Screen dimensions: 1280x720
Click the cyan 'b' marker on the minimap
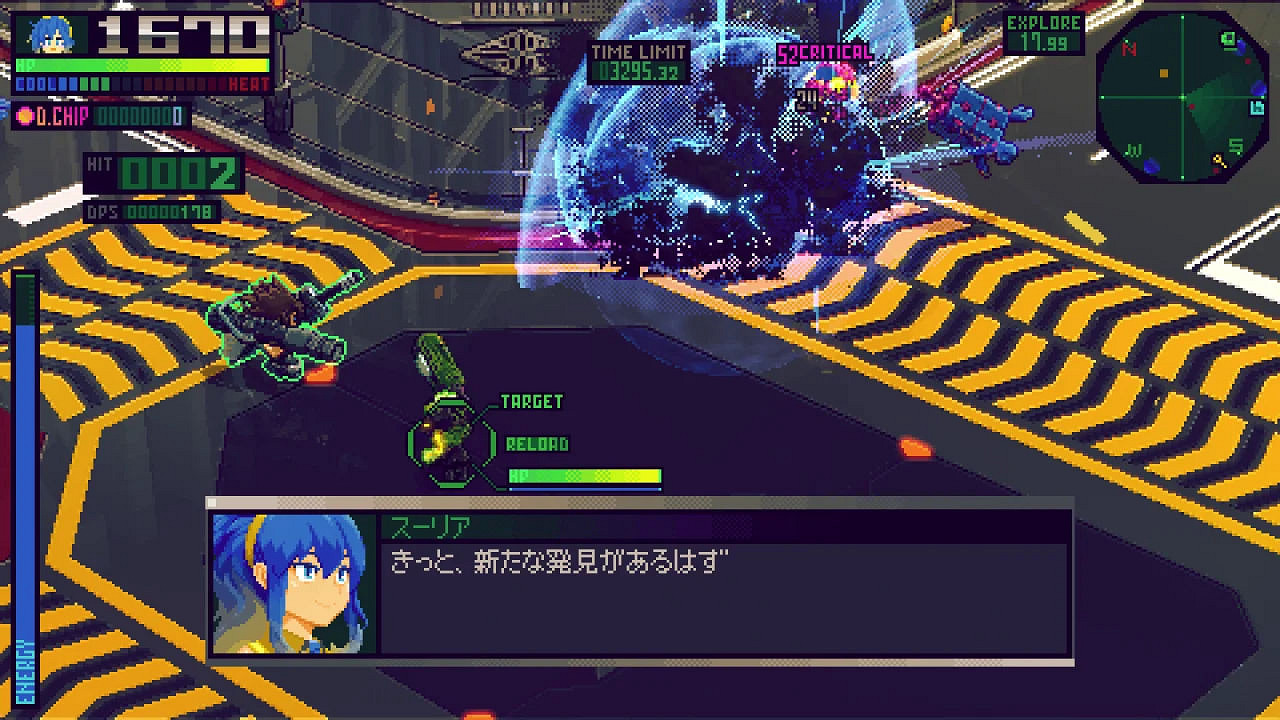tap(1256, 109)
